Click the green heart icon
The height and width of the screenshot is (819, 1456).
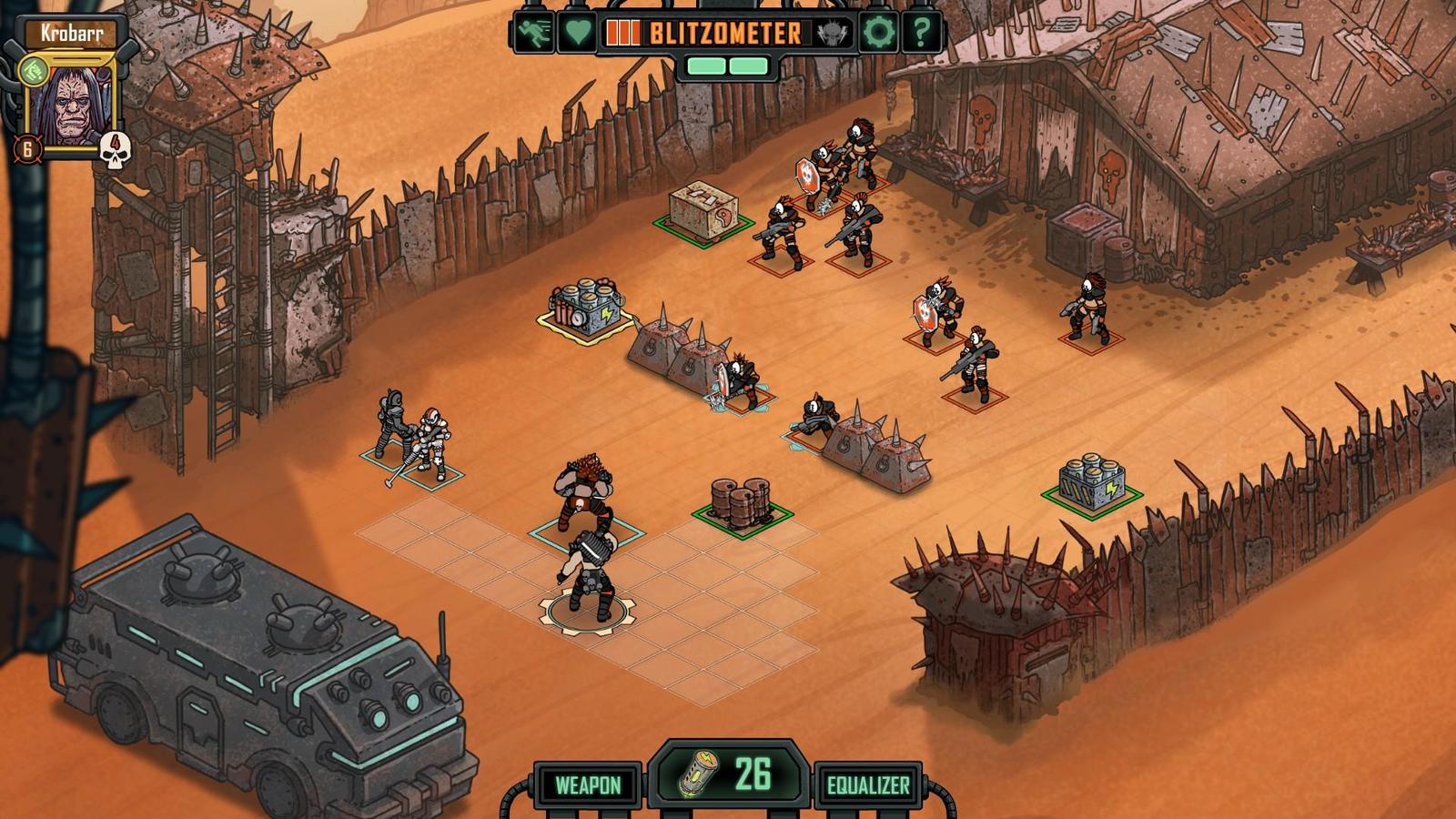tap(576, 33)
